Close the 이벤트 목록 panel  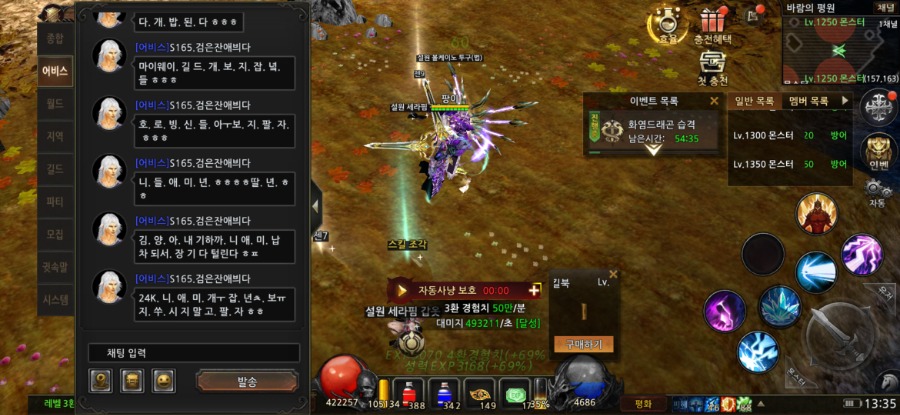pyautogui.click(x=714, y=101)
